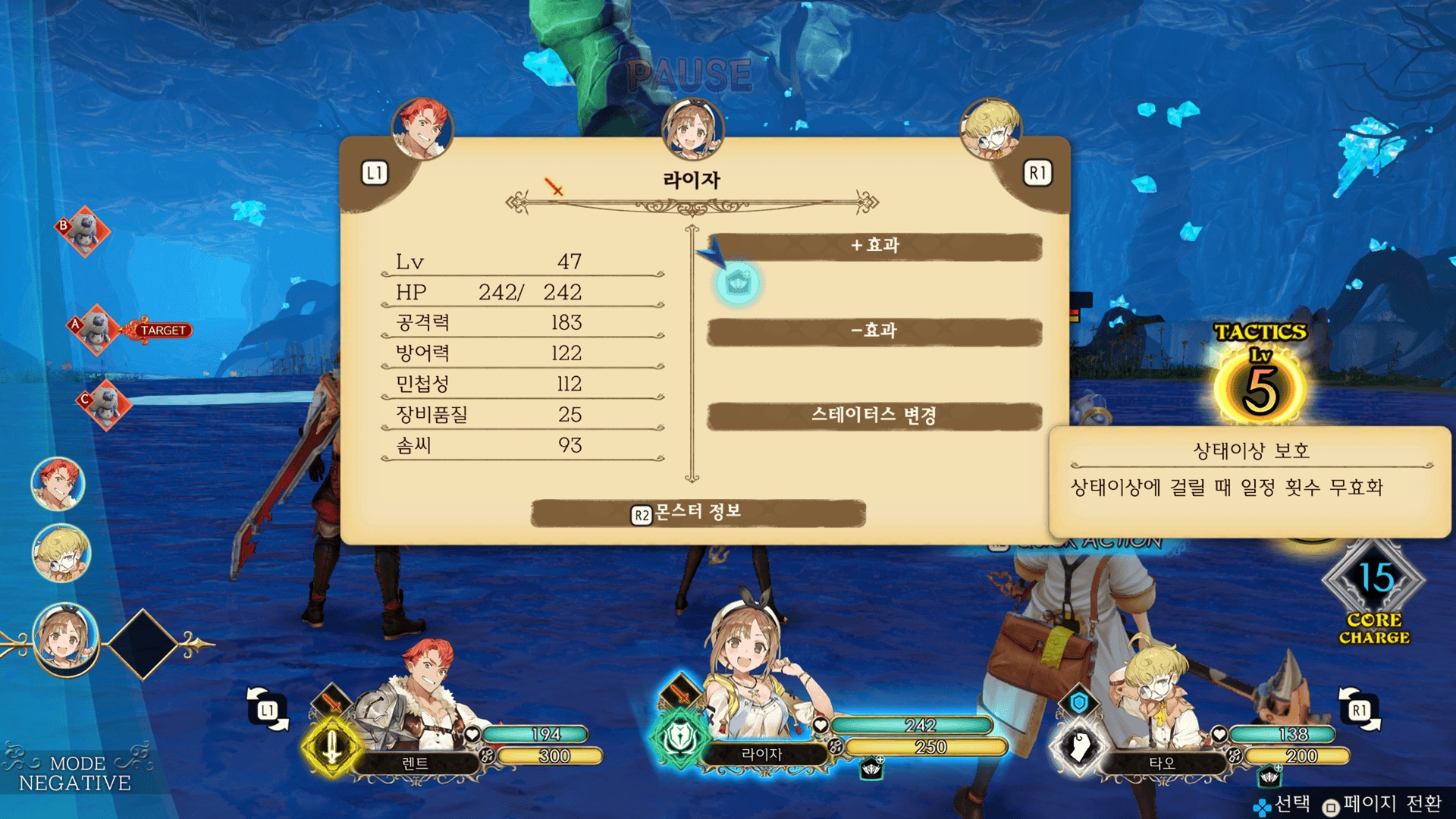Viewport: 1456px width, 819px height.
Task: Switch to Tao's portrait tab
Action: click(990, 130)
